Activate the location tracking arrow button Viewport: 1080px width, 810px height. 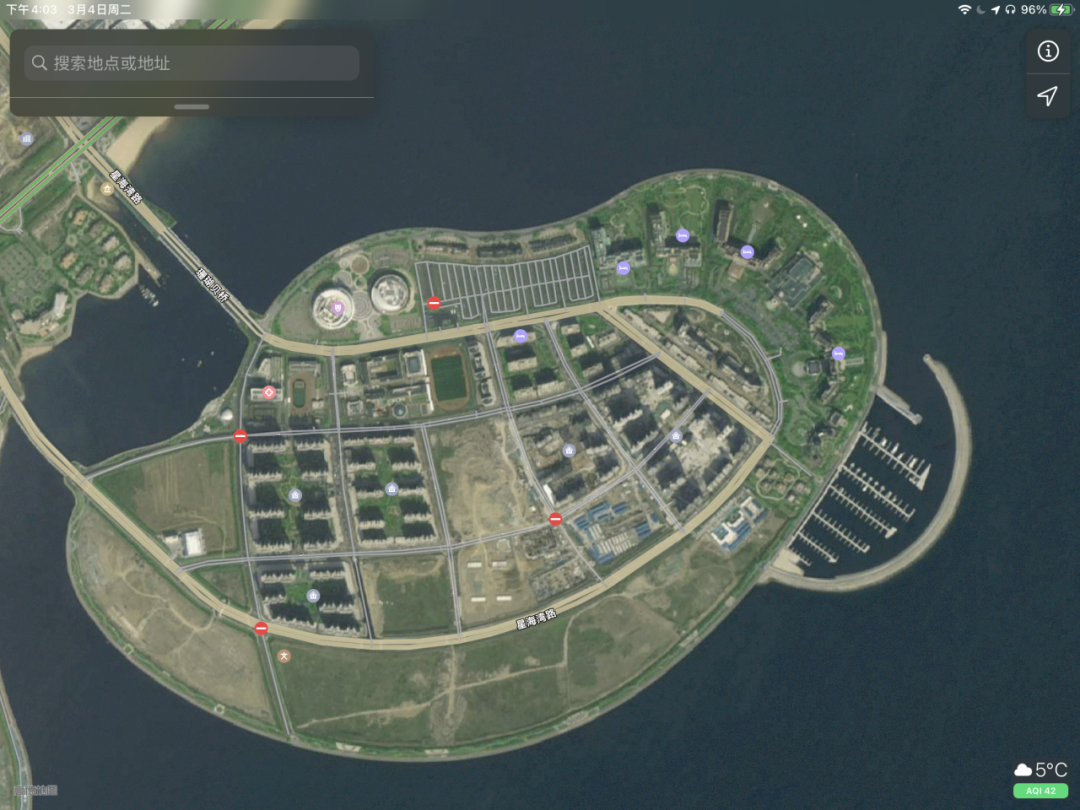point(1047,96)
